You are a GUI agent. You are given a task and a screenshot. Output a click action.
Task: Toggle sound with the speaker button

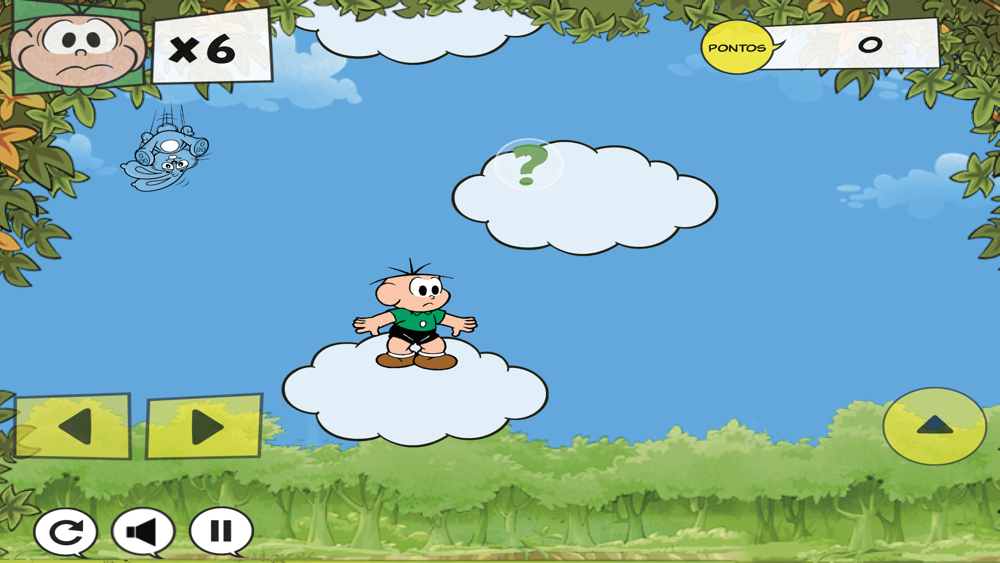(143, 532)
